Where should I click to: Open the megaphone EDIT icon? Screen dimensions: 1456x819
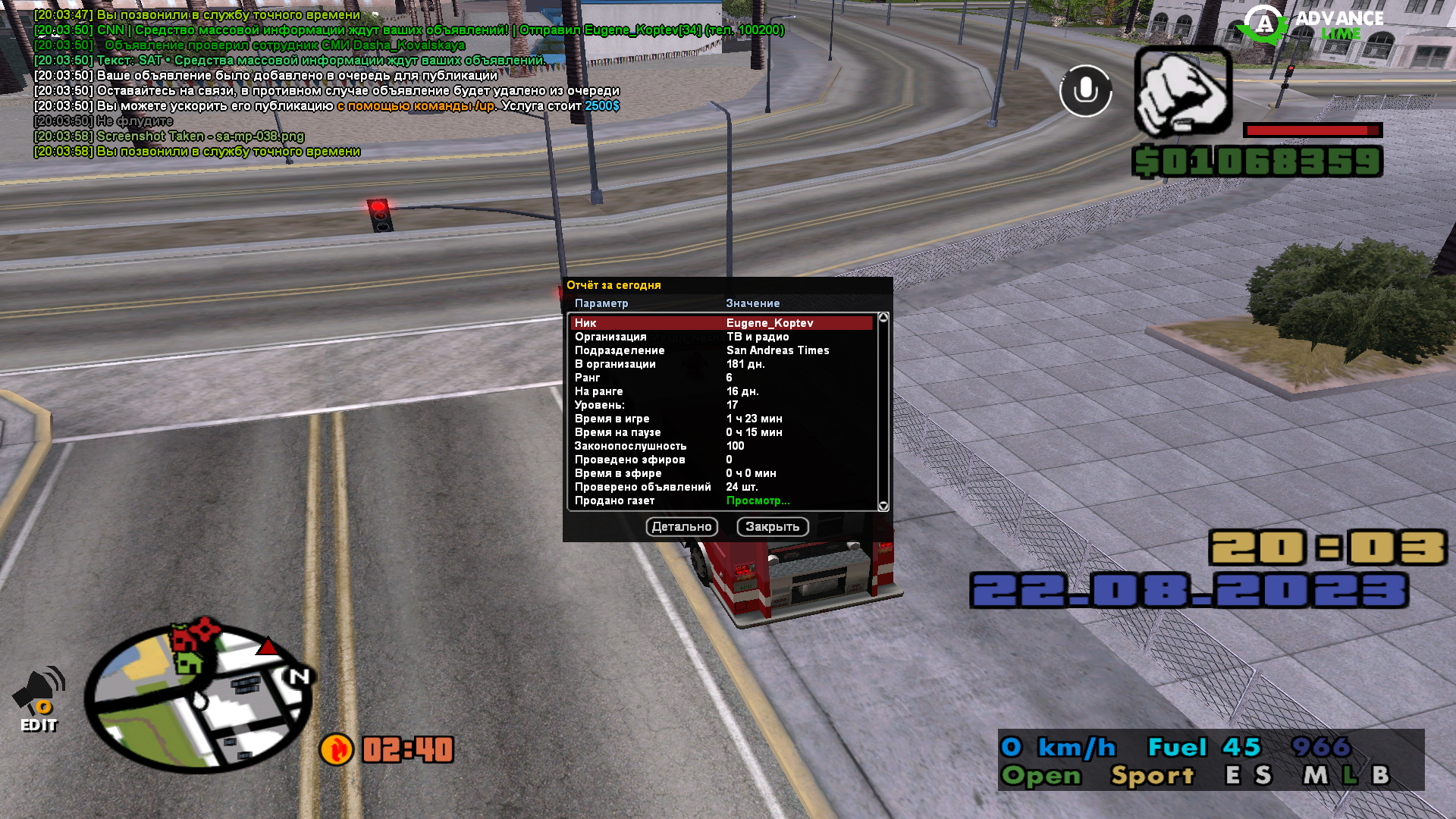pos(39,699)
